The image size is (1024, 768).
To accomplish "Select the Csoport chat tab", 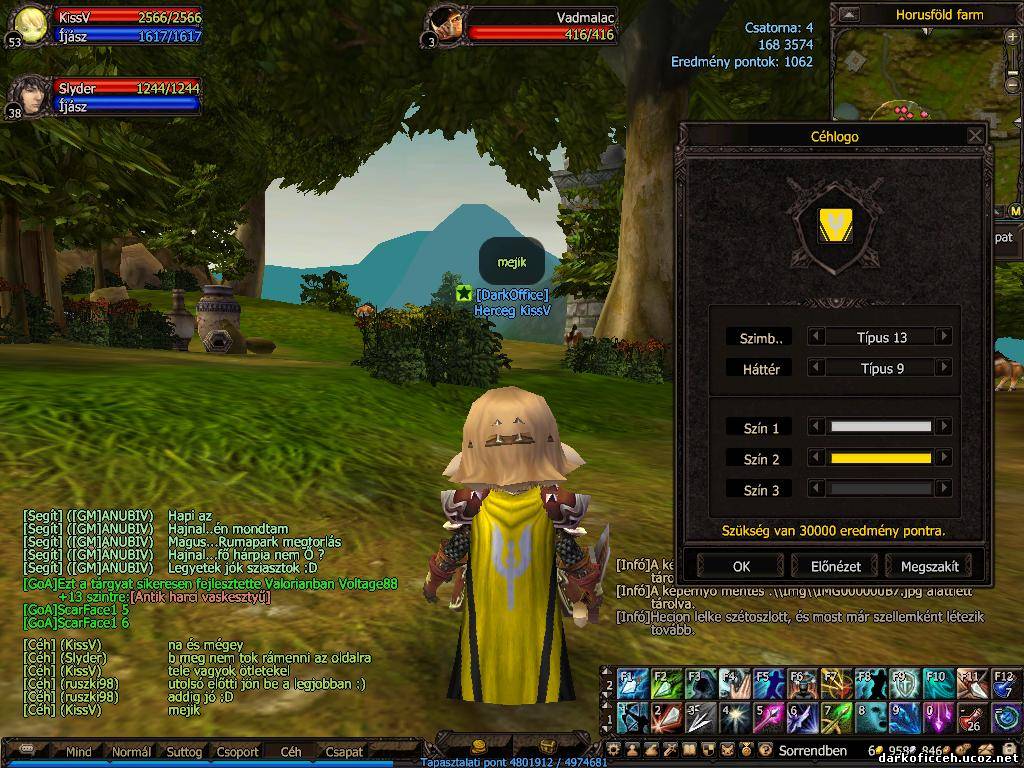I will pos(237,751).
